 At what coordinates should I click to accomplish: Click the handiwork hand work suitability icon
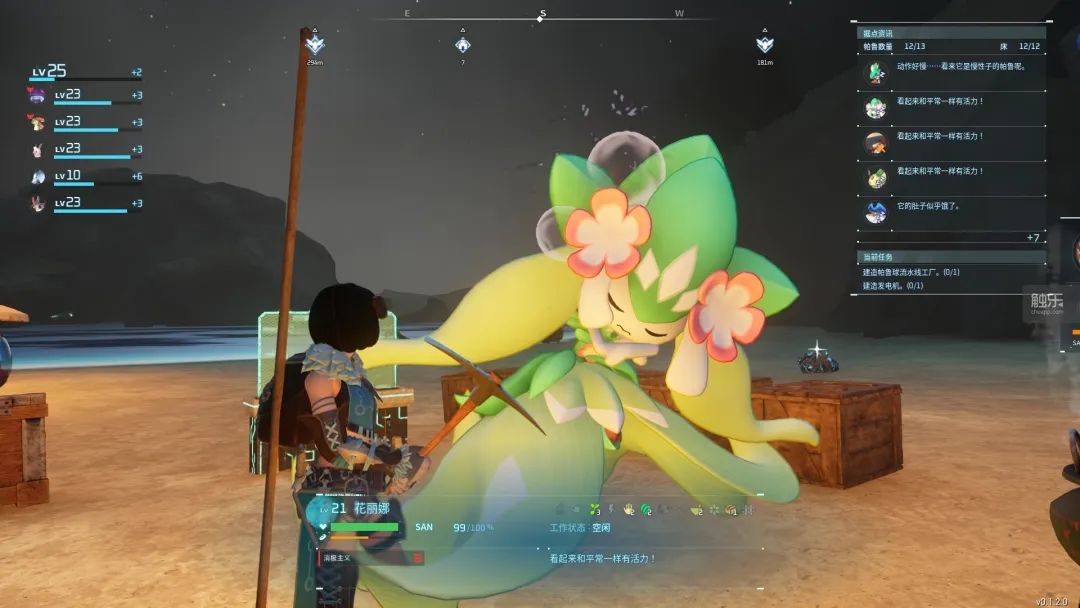(629, 510)
